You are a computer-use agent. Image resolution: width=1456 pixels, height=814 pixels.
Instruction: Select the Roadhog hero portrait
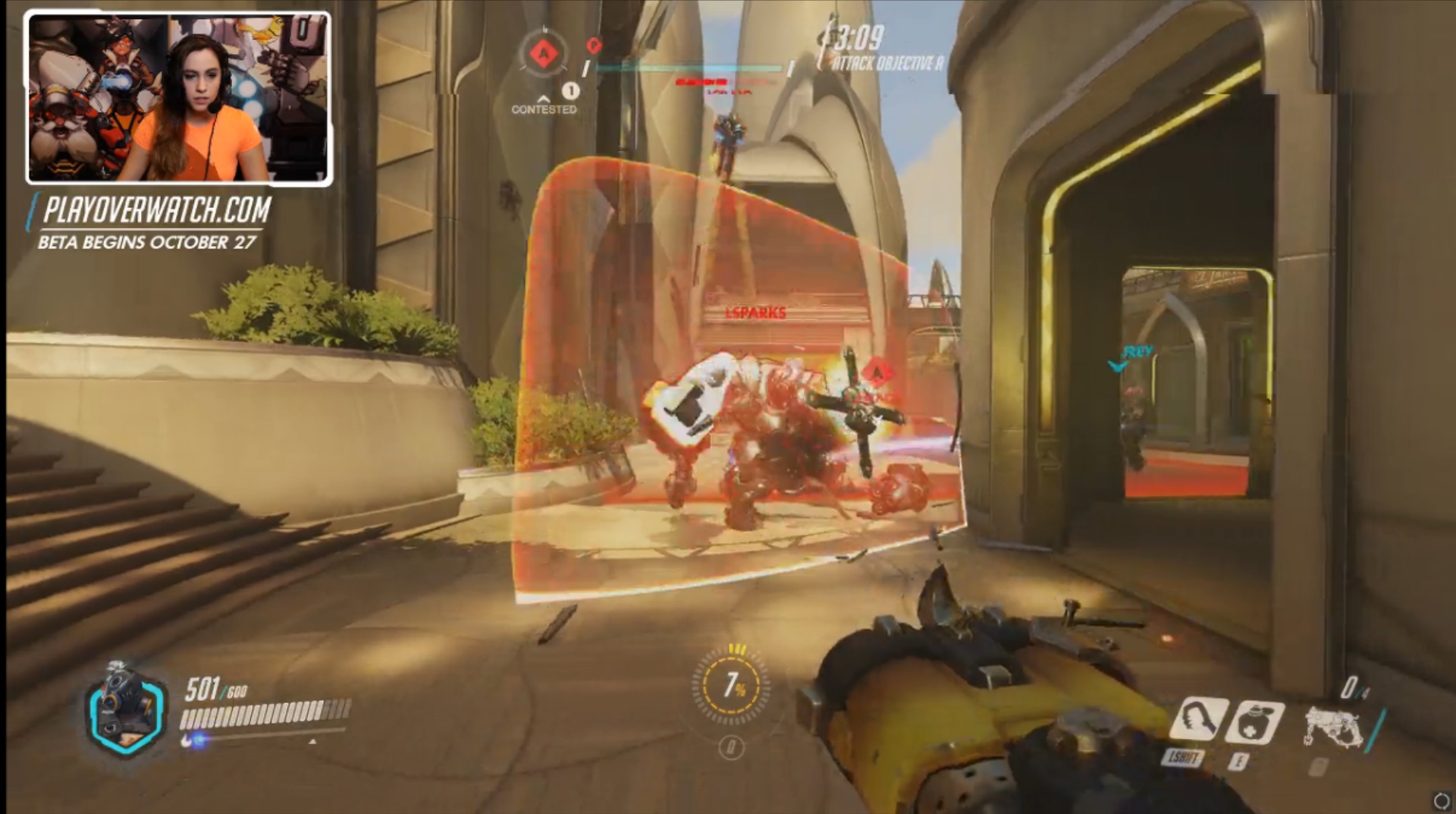(125, 709)
